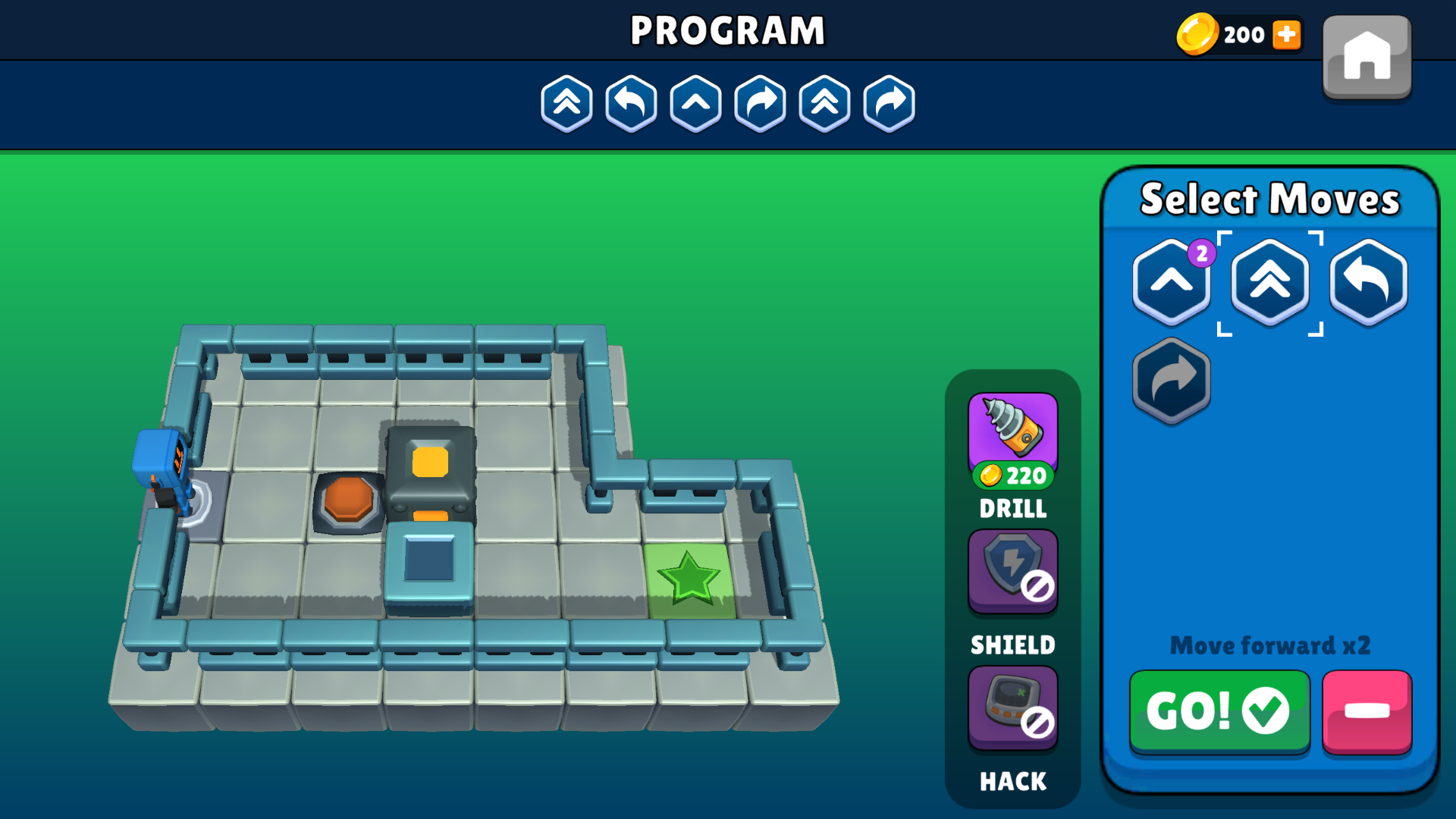The width and height of the screenshot is (1456, 819).
Task: Open the coin shop with the plus button
Action: 1287,34
